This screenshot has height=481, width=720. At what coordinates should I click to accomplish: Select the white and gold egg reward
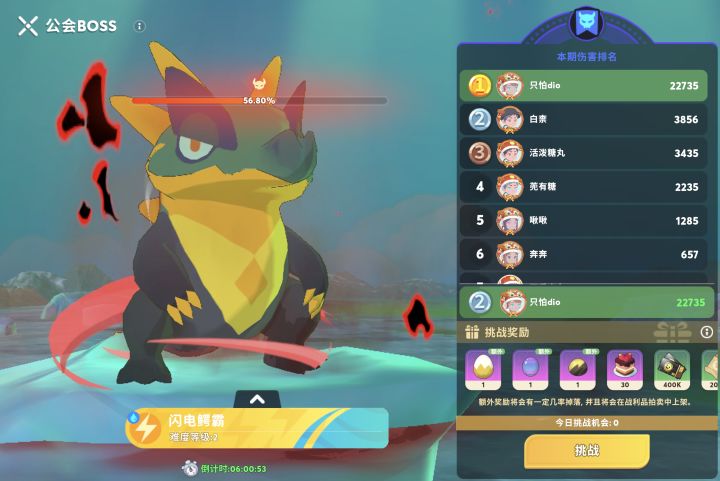[481, 370]
